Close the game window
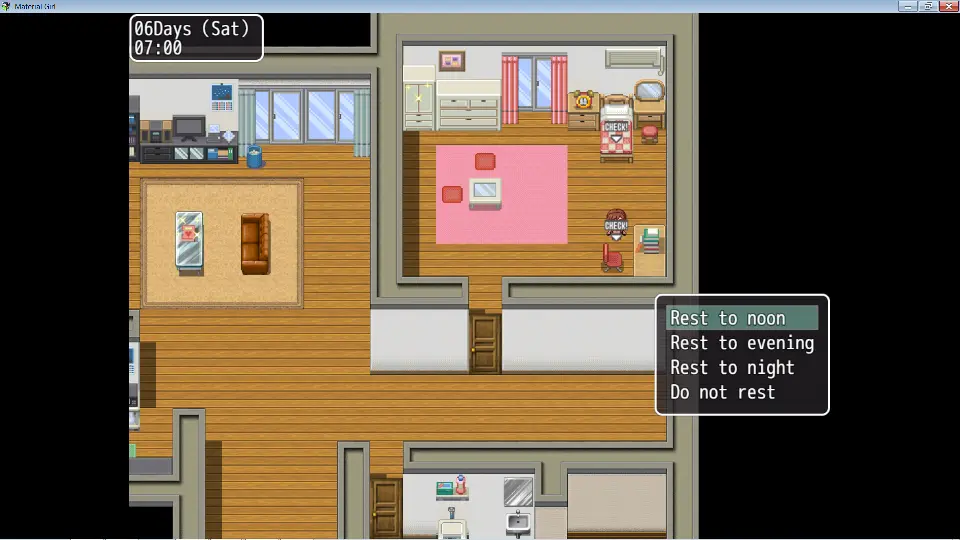Image resolution: width=960 pixels, height=540 pixels. point(948,6)
